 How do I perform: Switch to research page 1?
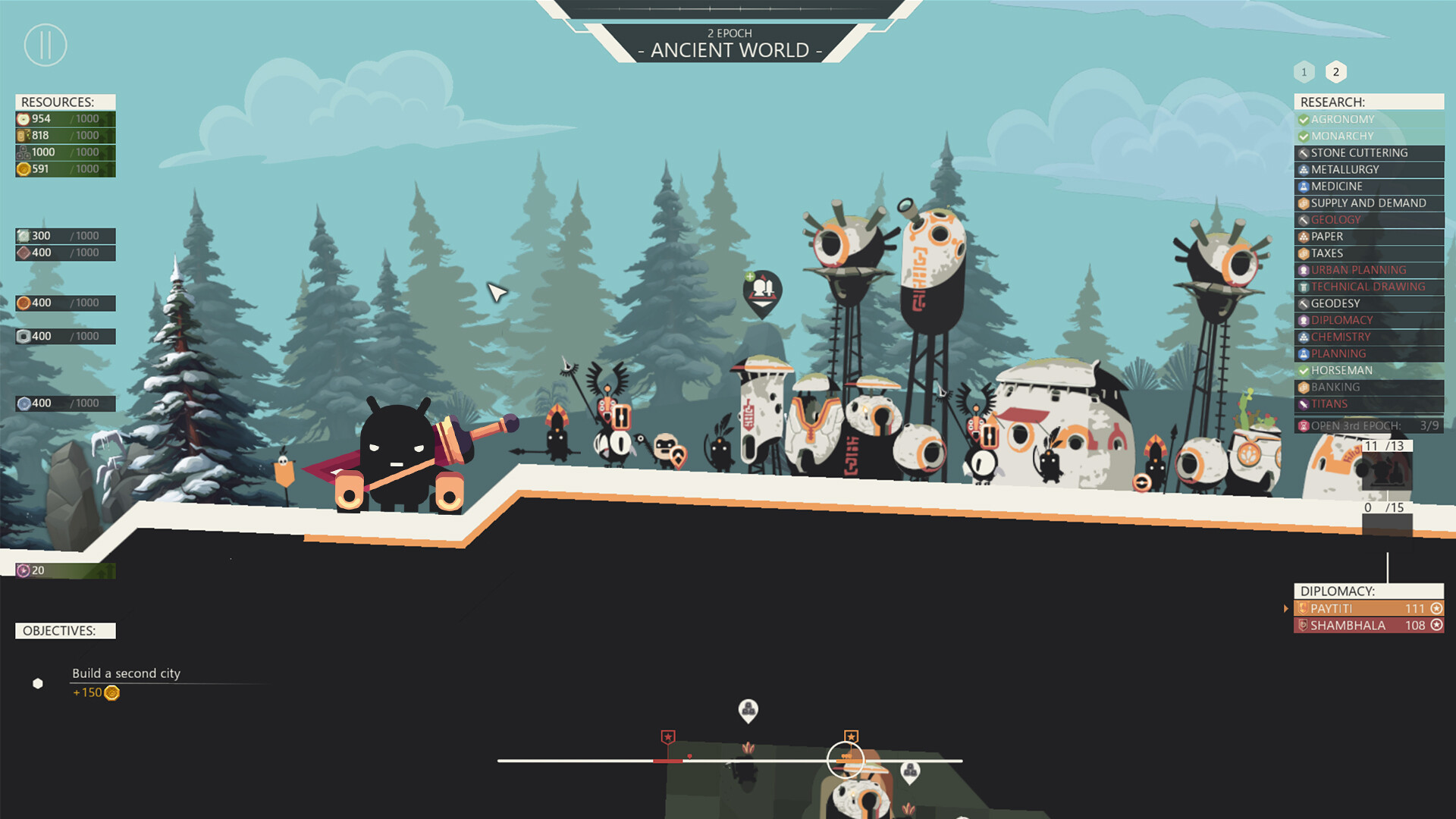coord(1304,71)
